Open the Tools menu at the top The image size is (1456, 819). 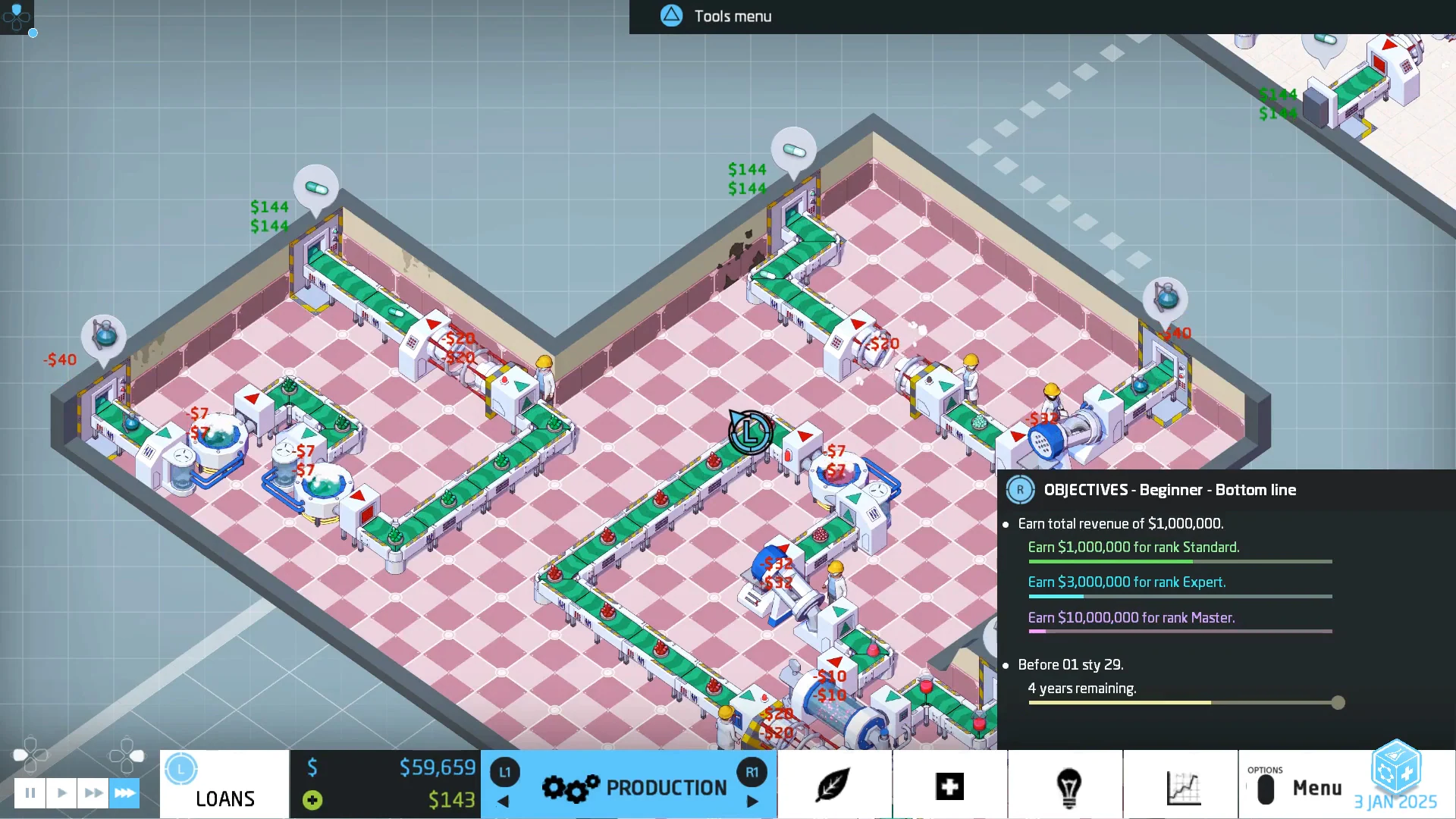click(713, 16)
